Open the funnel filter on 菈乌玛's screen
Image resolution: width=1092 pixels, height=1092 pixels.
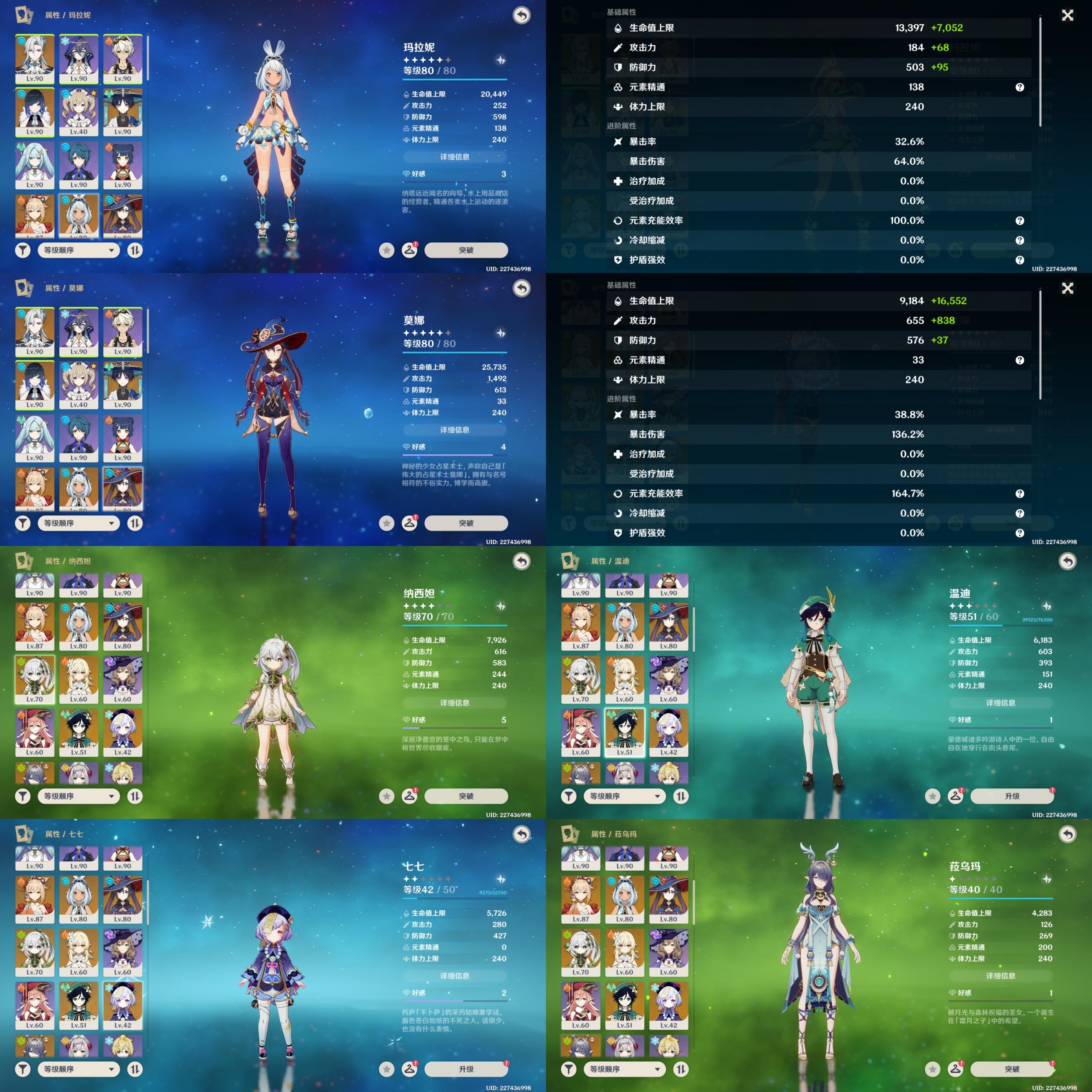pos(569,1069)
